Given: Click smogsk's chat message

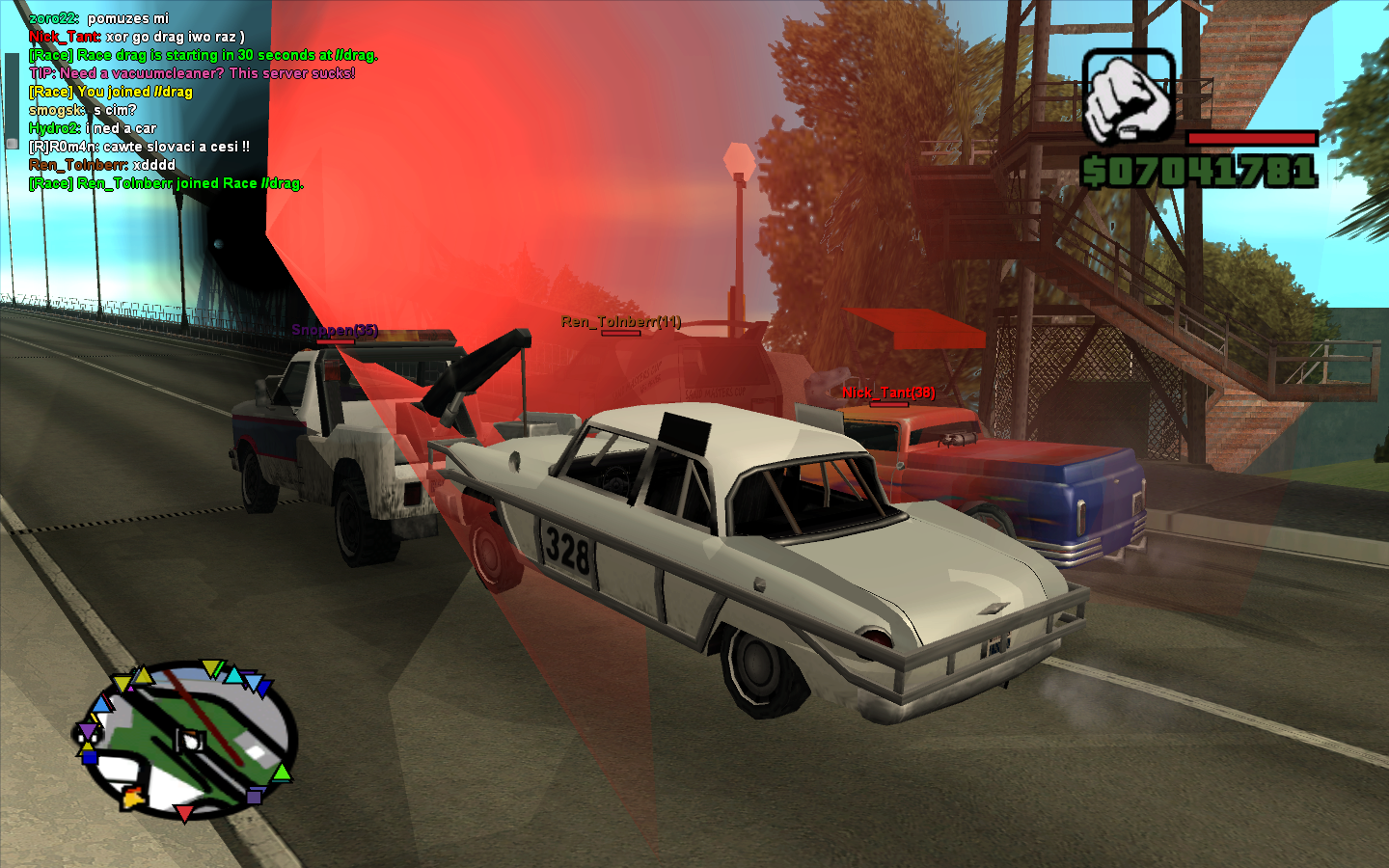Looking at the screenshot, I should tap(81, 109).
